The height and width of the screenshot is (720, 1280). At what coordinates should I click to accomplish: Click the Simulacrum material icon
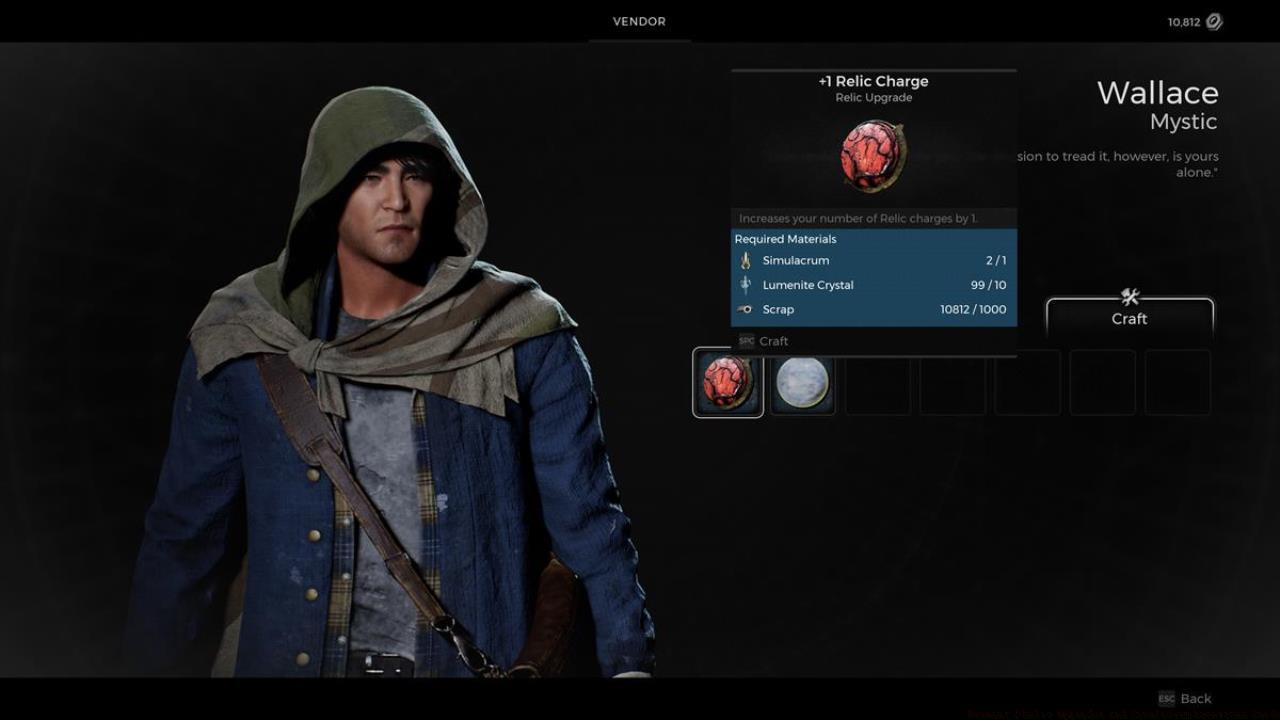(744, 260)
